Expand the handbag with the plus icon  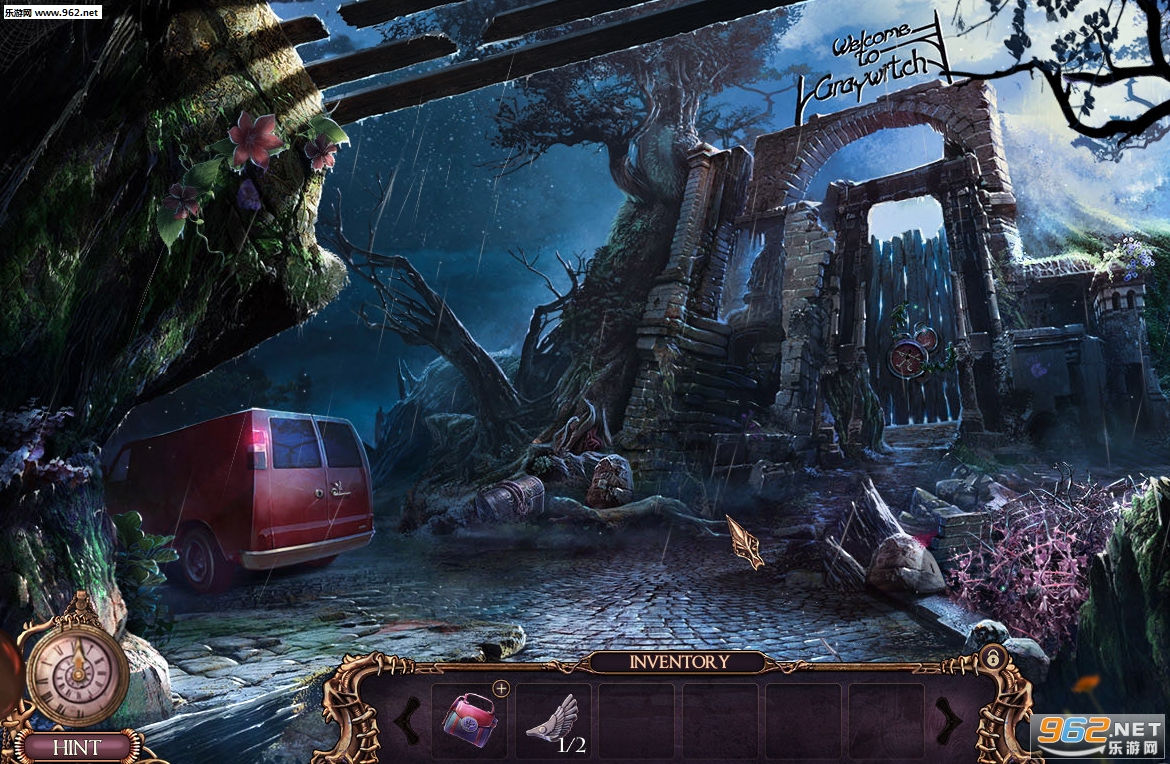pos(501,688)
